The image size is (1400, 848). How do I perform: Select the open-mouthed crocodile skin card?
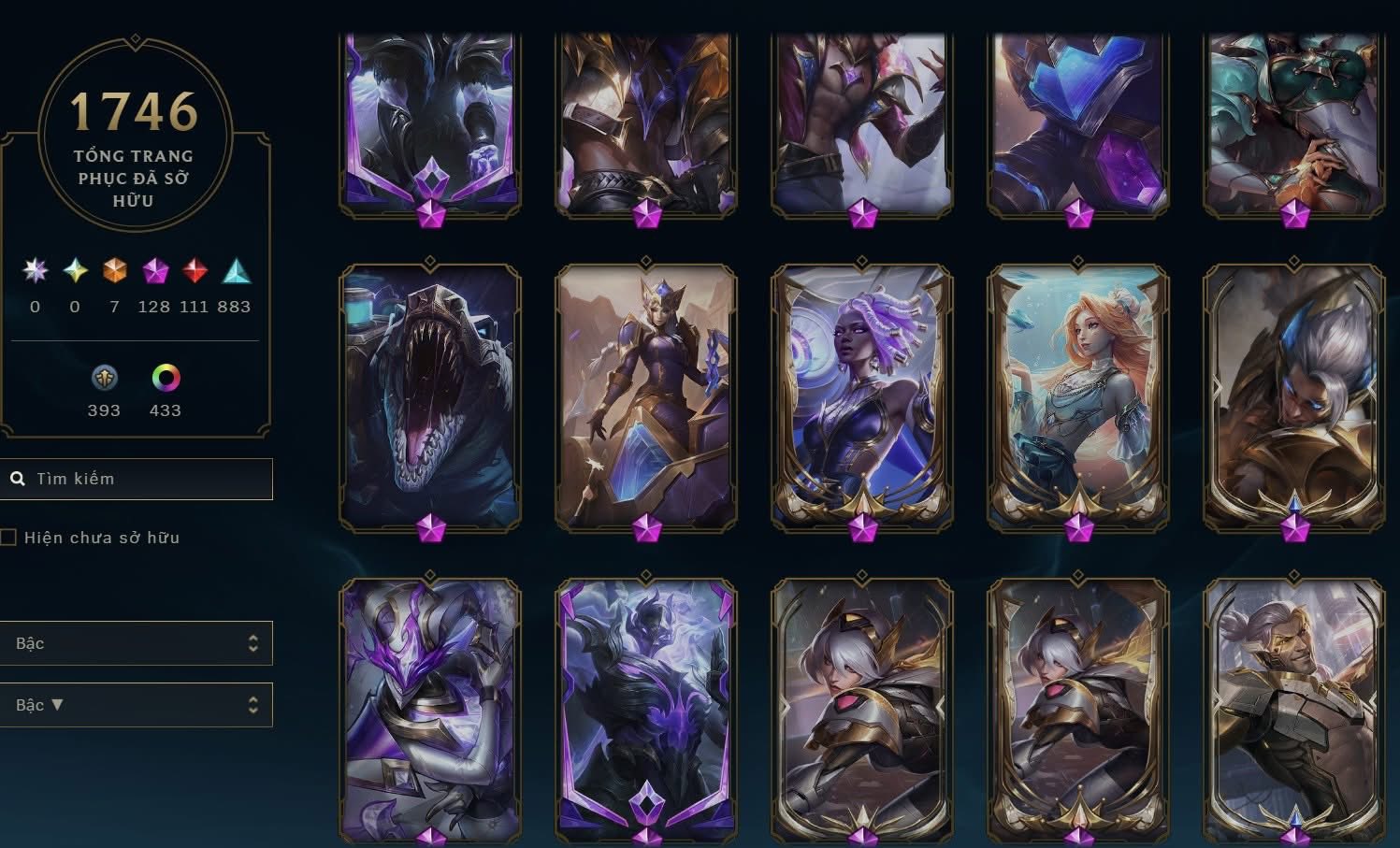point(430,397)
